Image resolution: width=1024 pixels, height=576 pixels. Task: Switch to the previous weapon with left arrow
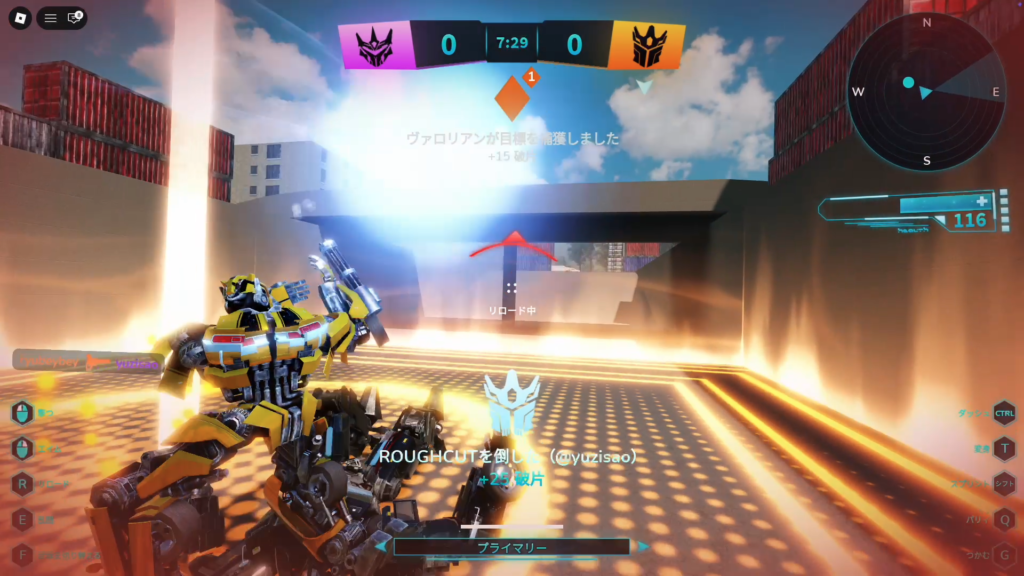(x=380, y=547)
